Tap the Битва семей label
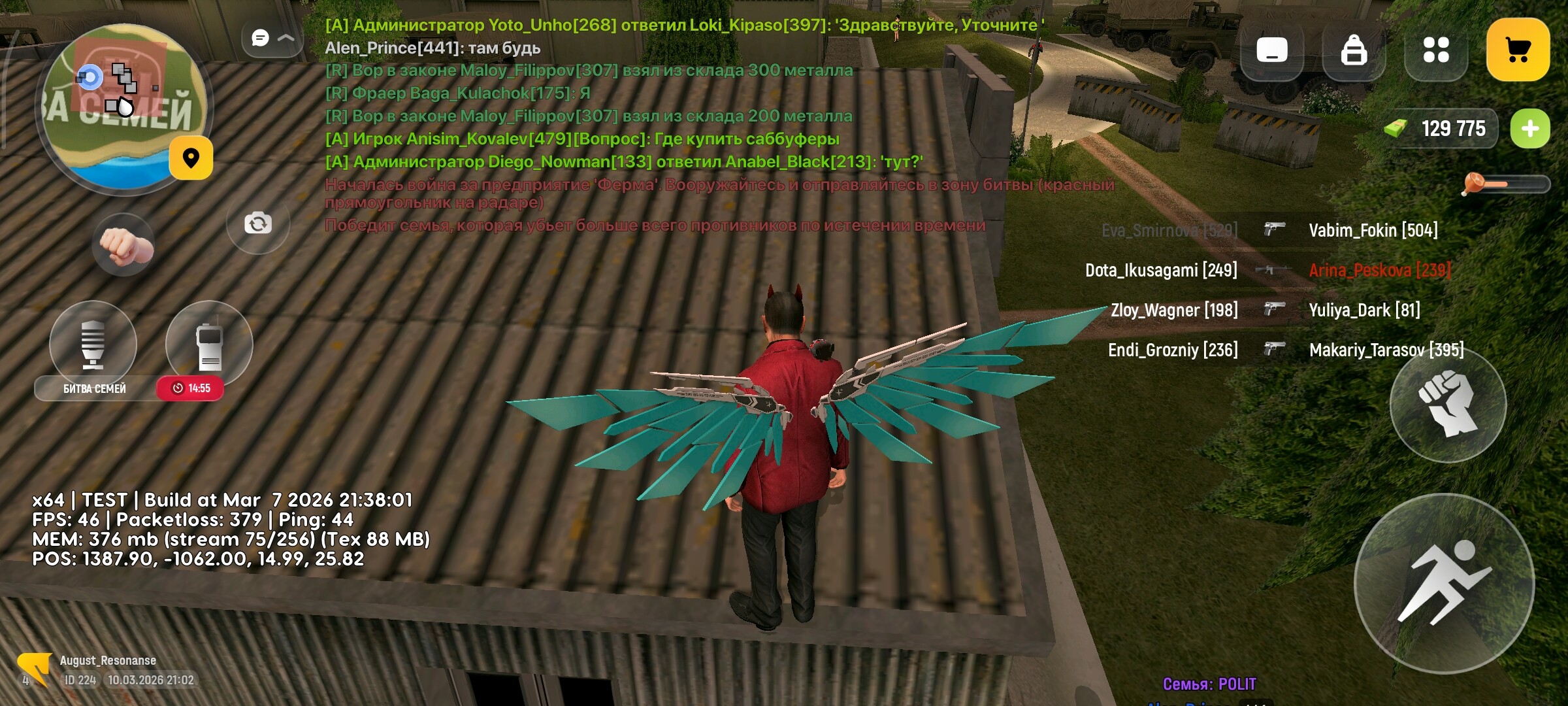The height and width of the screenshot is (706, 1568). pyautogui.click(x=95, y=388)
